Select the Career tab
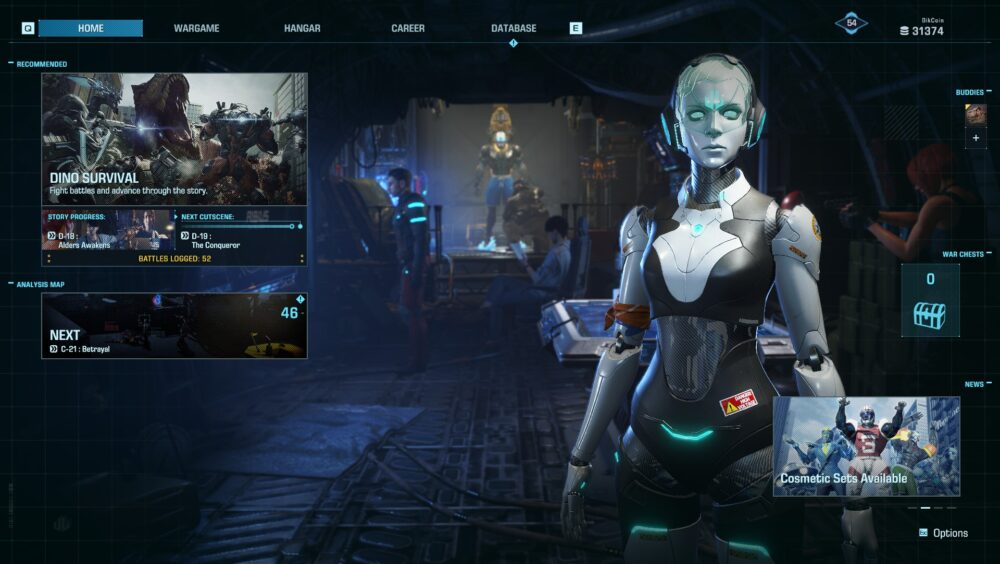Viewport: 1000px width, 564px height. tap(408, 28)
